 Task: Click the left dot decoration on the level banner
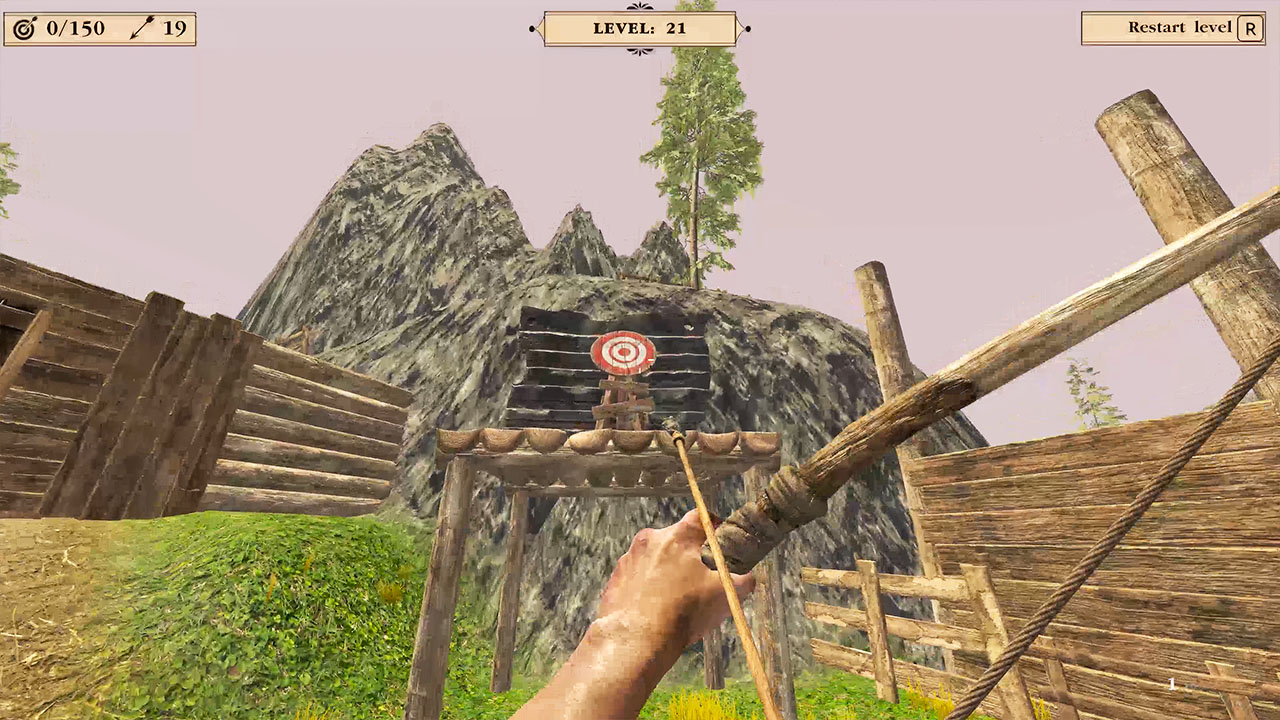(531, 30)
